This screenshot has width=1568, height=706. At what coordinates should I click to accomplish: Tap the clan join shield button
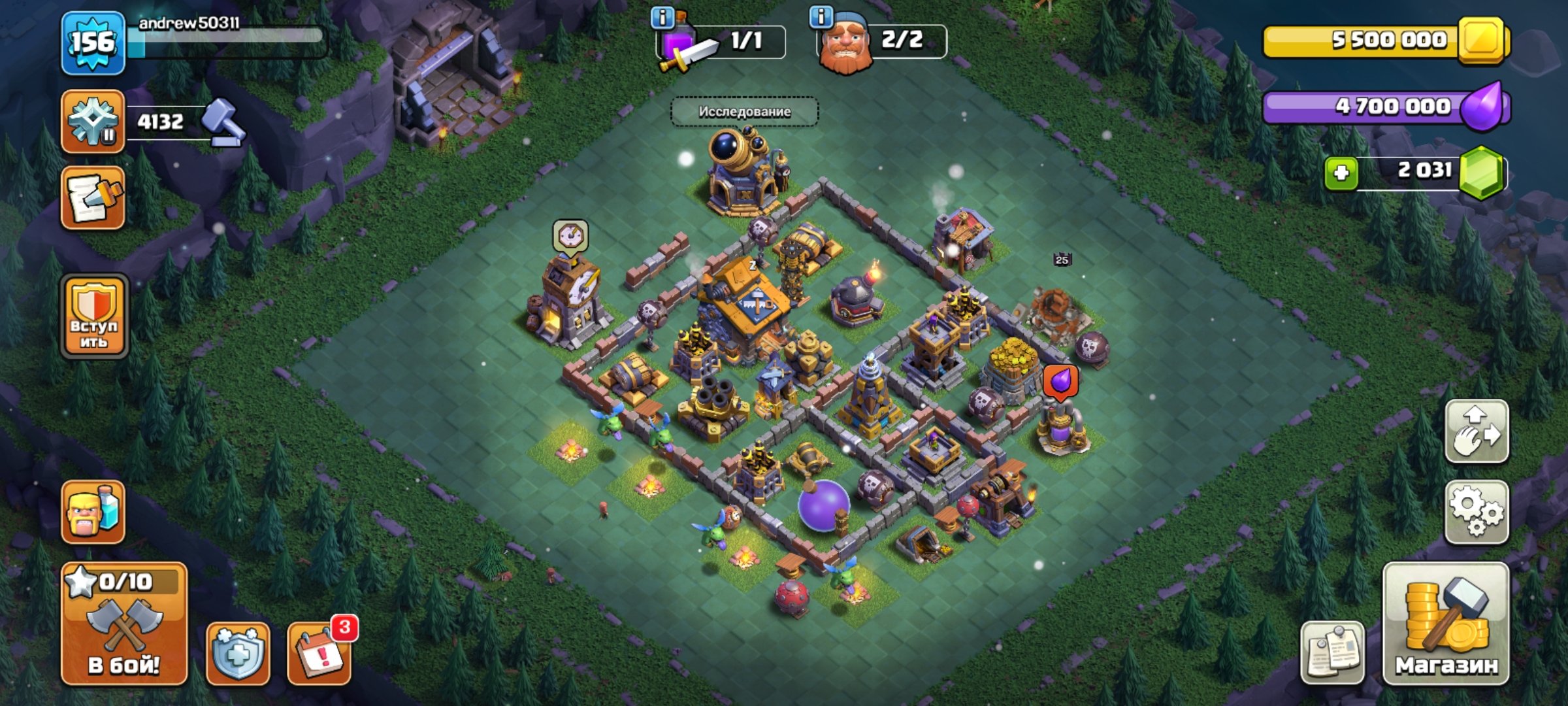pyautogui.click(x=94, y=316)
